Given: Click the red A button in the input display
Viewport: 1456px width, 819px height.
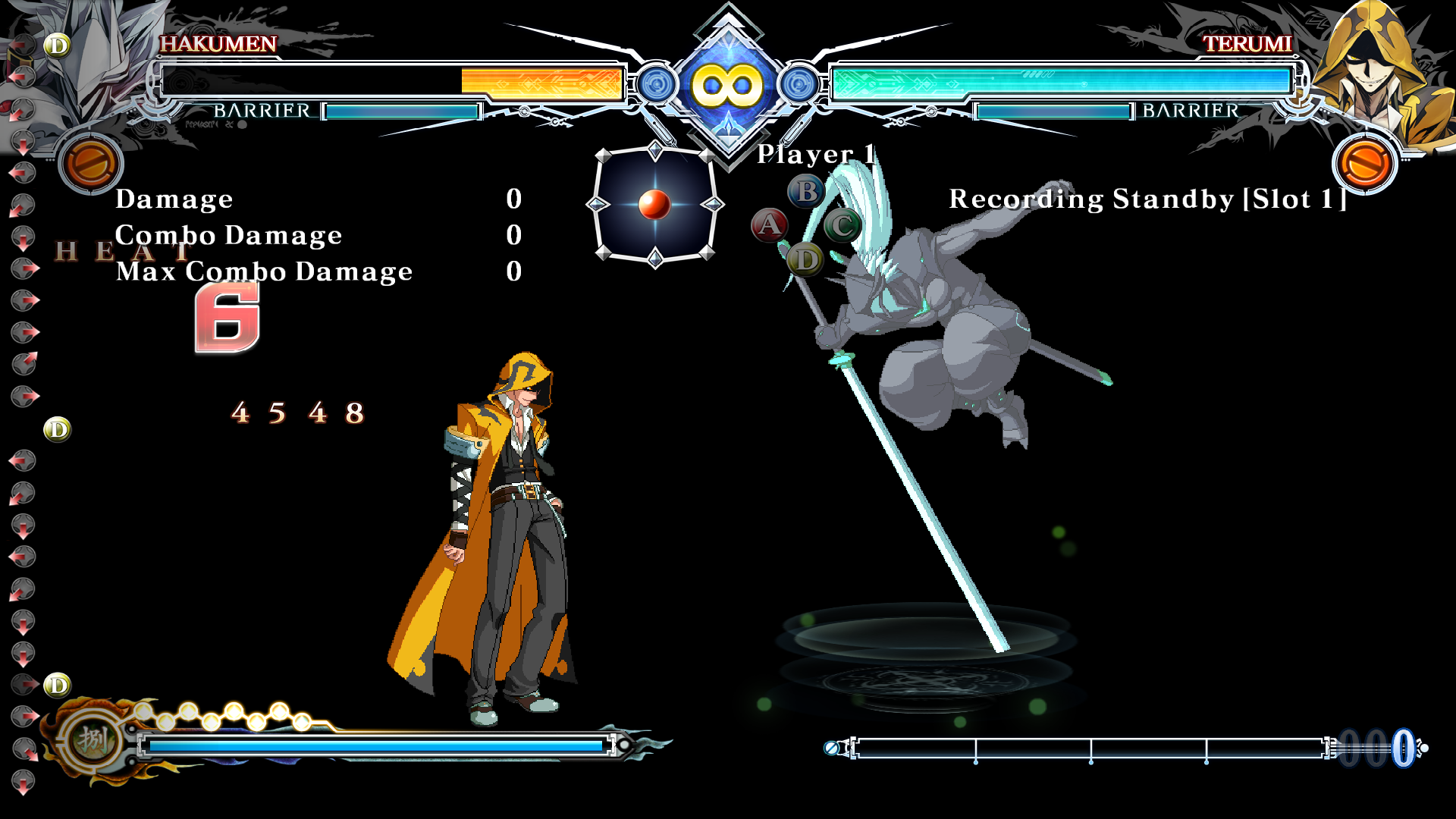Looking at the screenshot, I should [x=769, y=225].
